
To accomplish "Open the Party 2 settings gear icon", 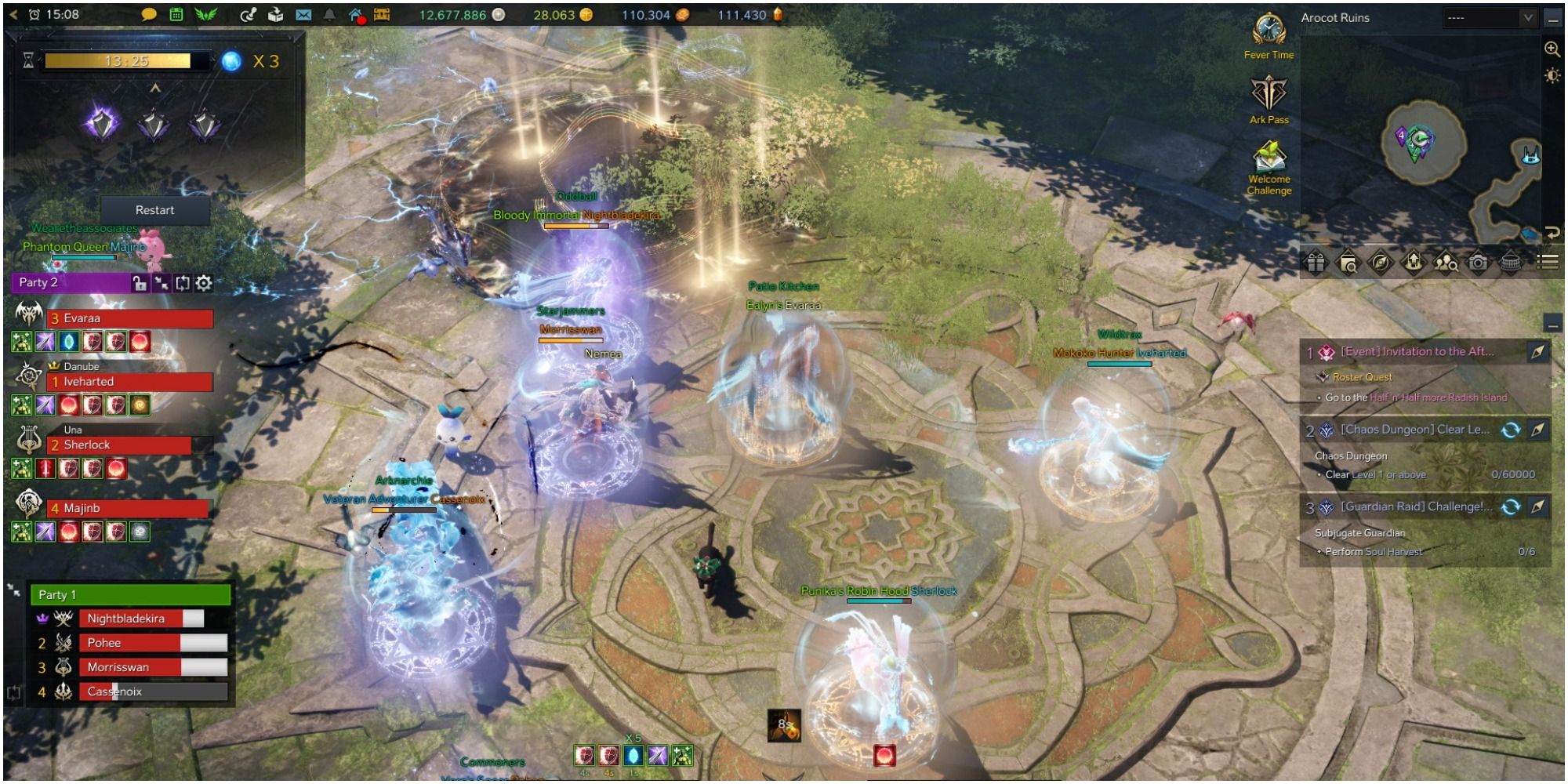I will (x=204, y=283).
